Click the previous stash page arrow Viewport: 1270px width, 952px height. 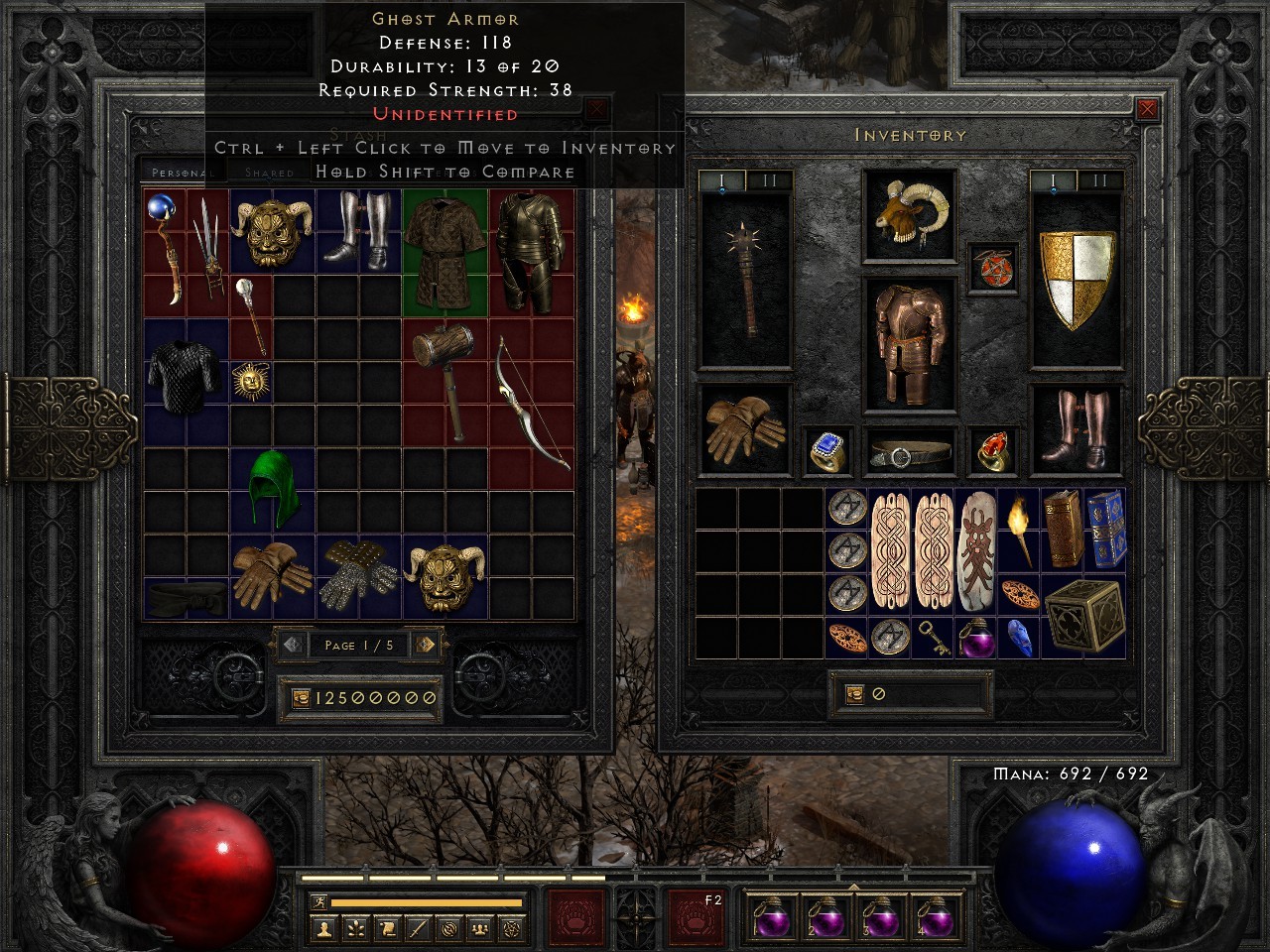click(291, 645)
